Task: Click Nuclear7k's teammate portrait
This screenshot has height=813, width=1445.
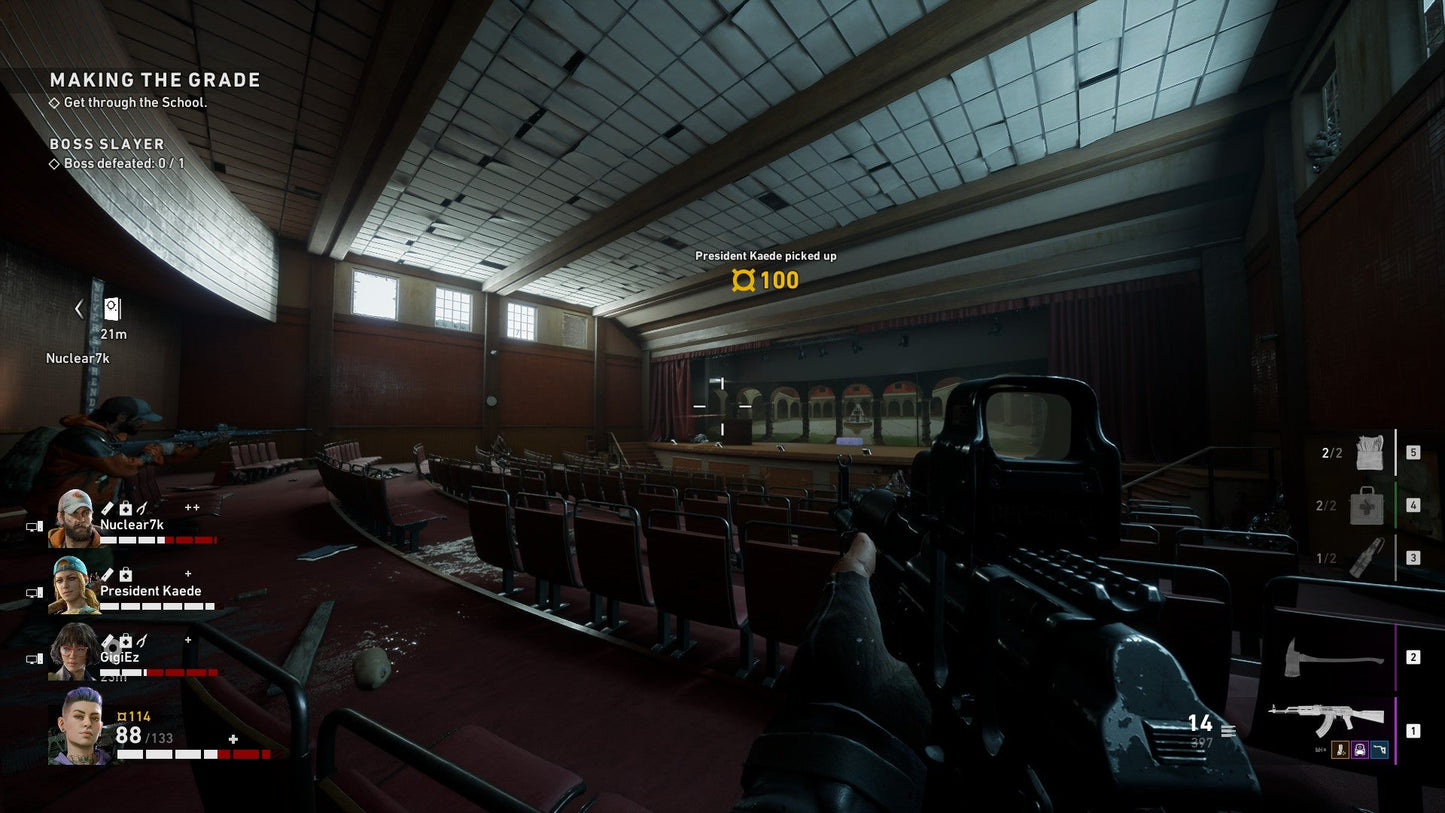Action: click(x=73, y=518)
